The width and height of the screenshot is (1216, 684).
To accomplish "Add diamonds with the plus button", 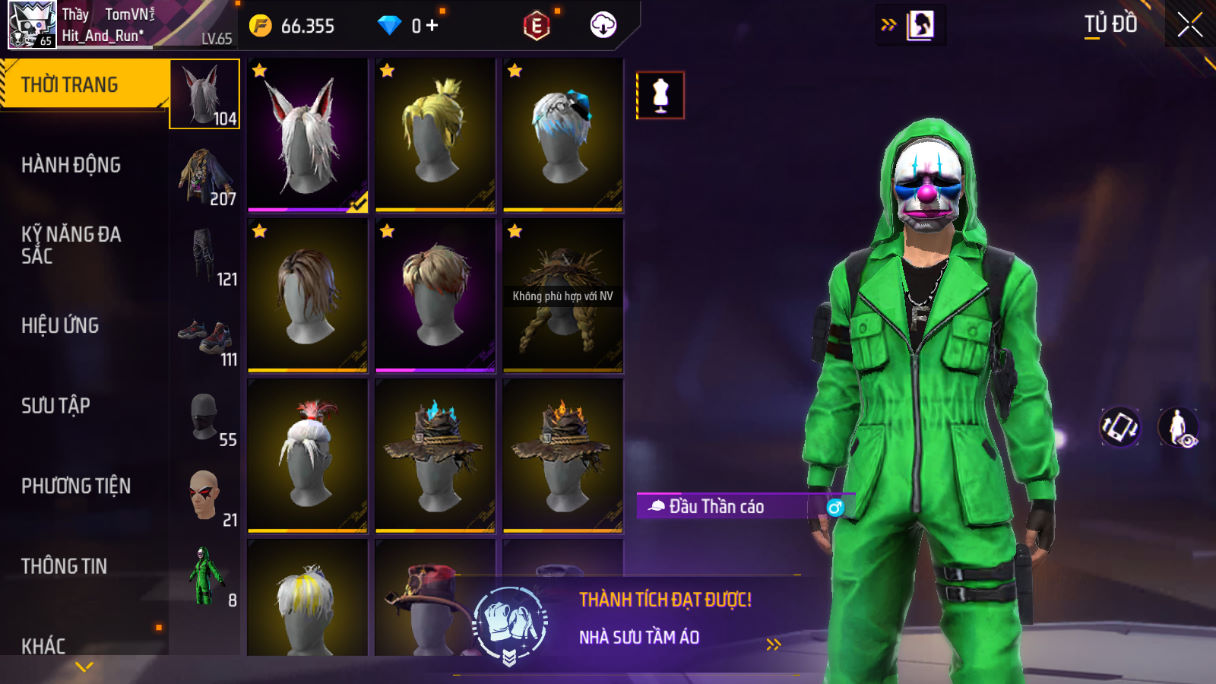I will [432, 26].
